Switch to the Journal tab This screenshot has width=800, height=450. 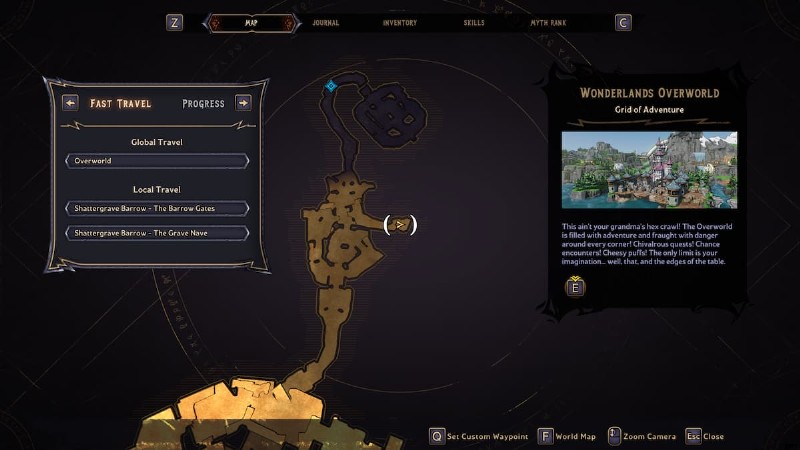point(325,22)
